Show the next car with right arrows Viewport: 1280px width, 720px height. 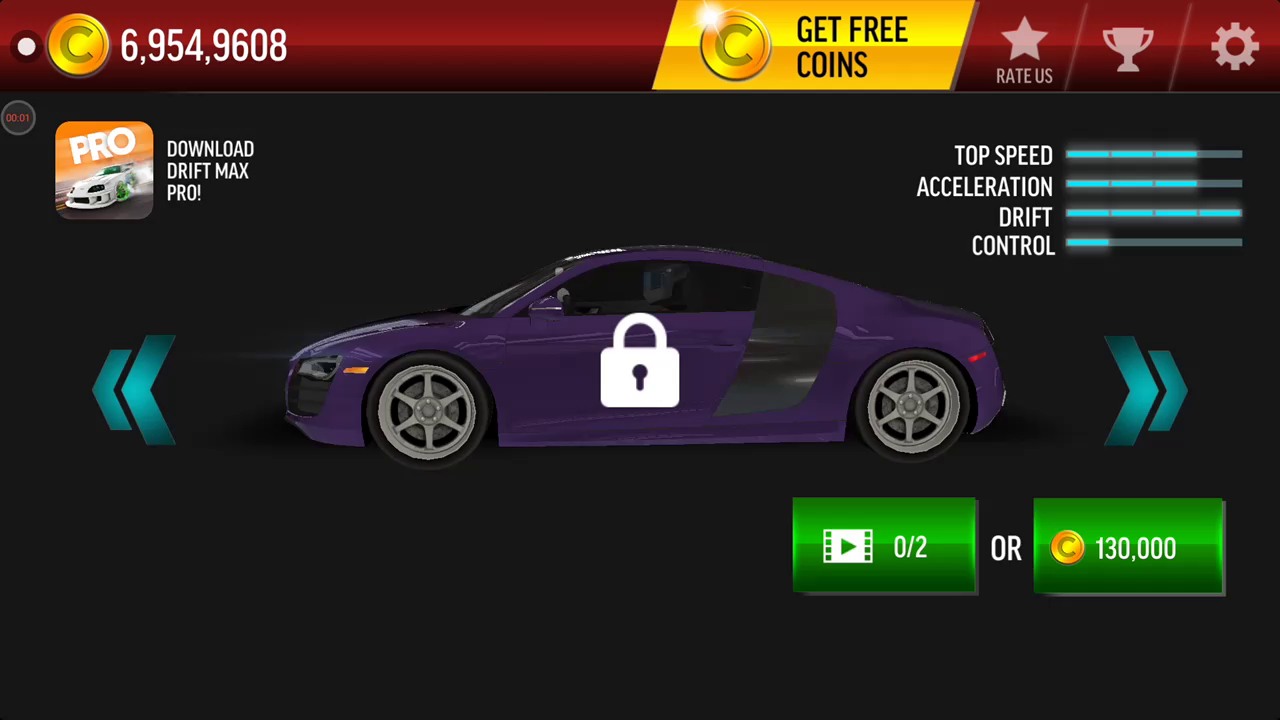[1145, 390]
